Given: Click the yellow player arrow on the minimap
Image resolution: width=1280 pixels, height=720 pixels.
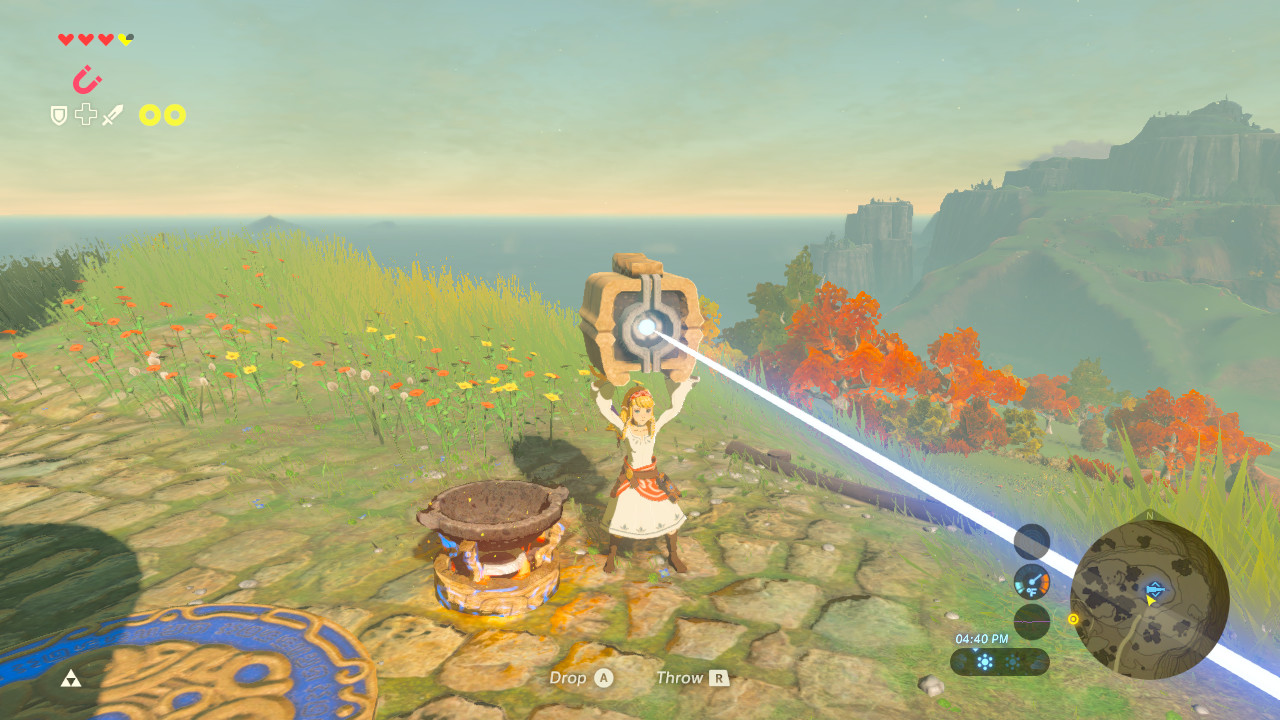Looking at the screenshot, I should click(1151, 601).
